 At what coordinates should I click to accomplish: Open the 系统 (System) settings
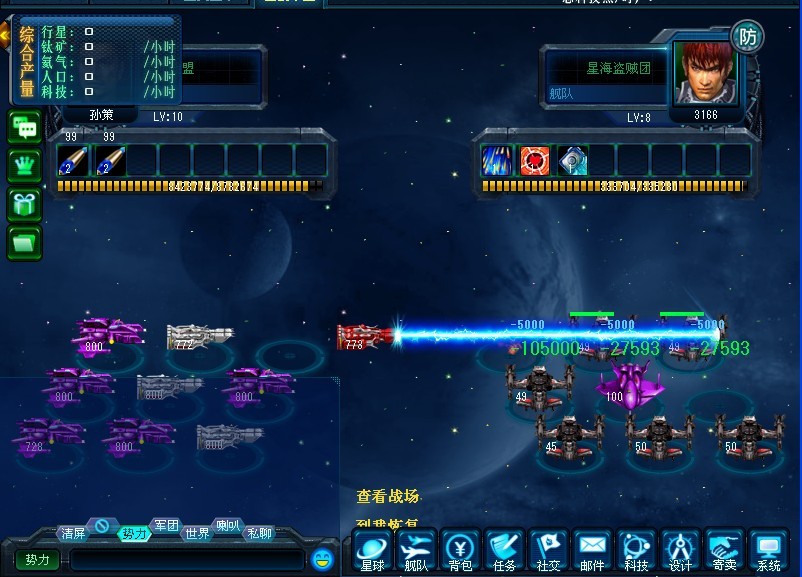(x=768, y=551)
